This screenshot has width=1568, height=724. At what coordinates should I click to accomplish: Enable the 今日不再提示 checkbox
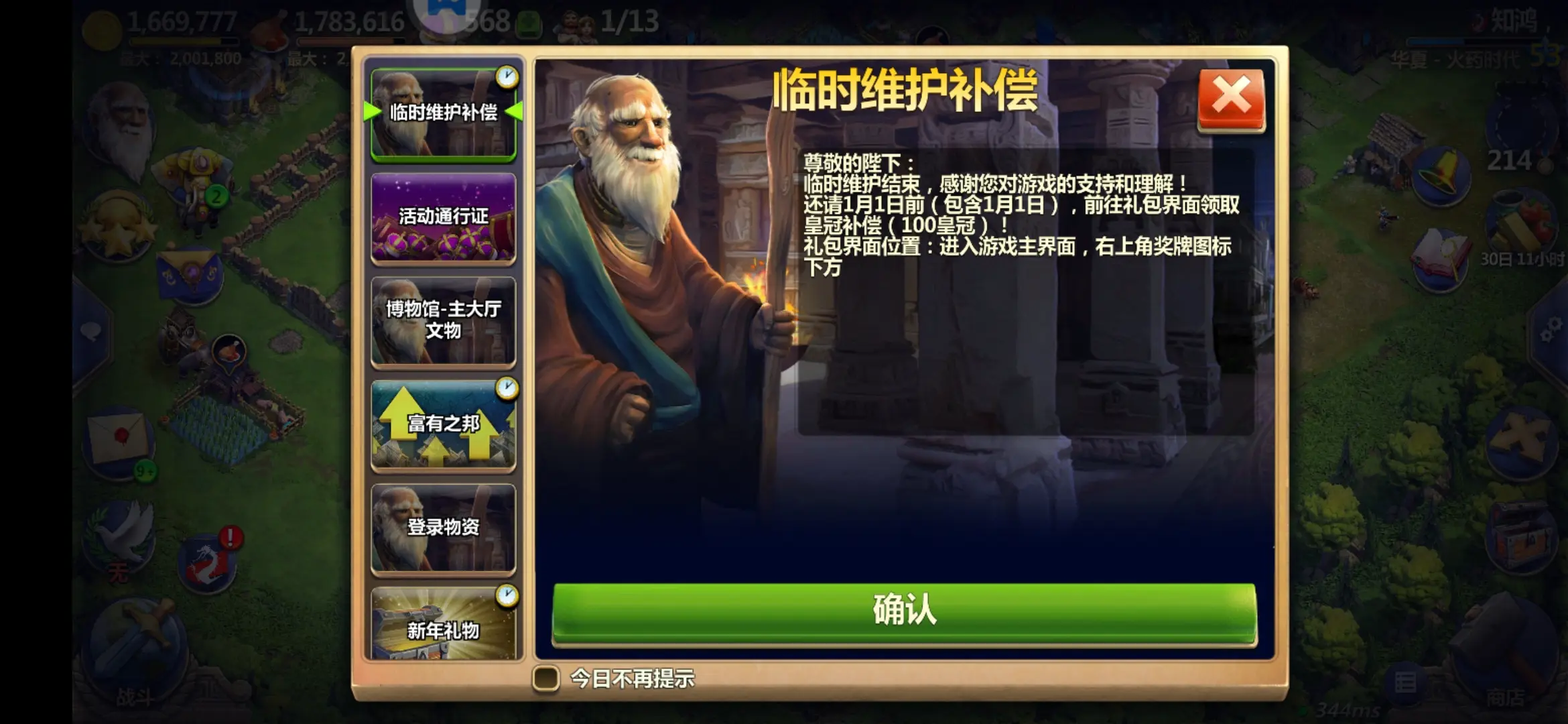pyautogui.click(x=547, y=679)
